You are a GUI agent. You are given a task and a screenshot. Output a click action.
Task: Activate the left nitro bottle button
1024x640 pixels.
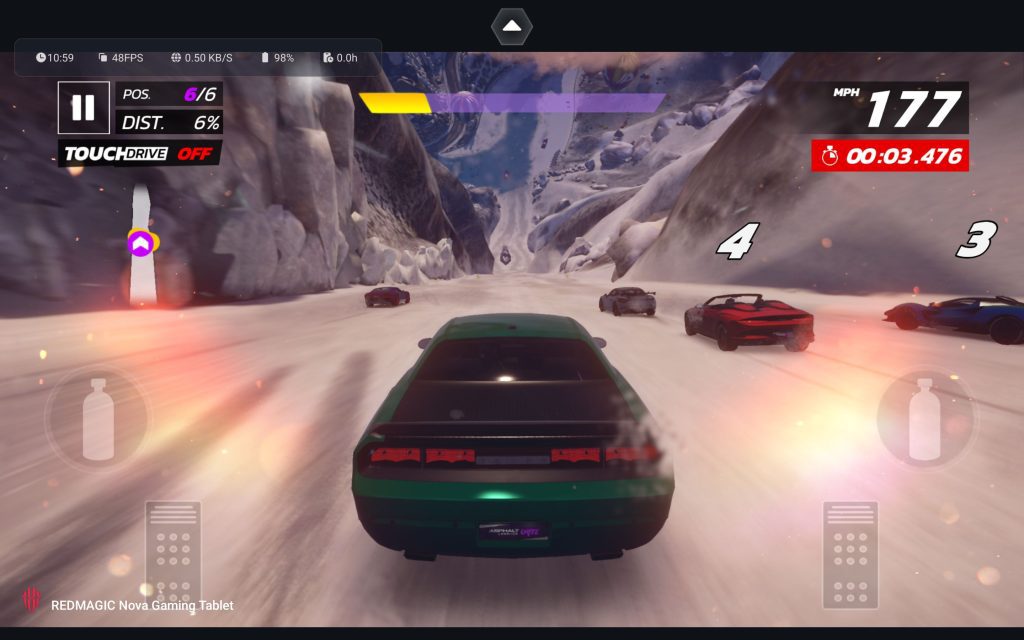pyautogui.click(x=98, y=420)
